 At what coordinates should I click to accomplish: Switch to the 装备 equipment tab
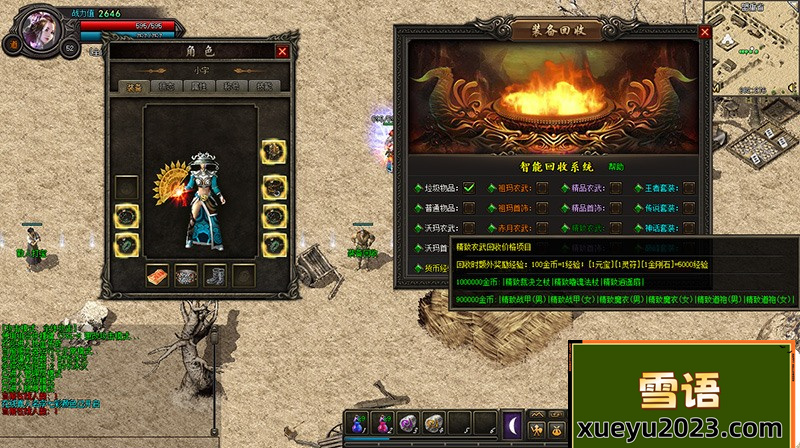134,87
